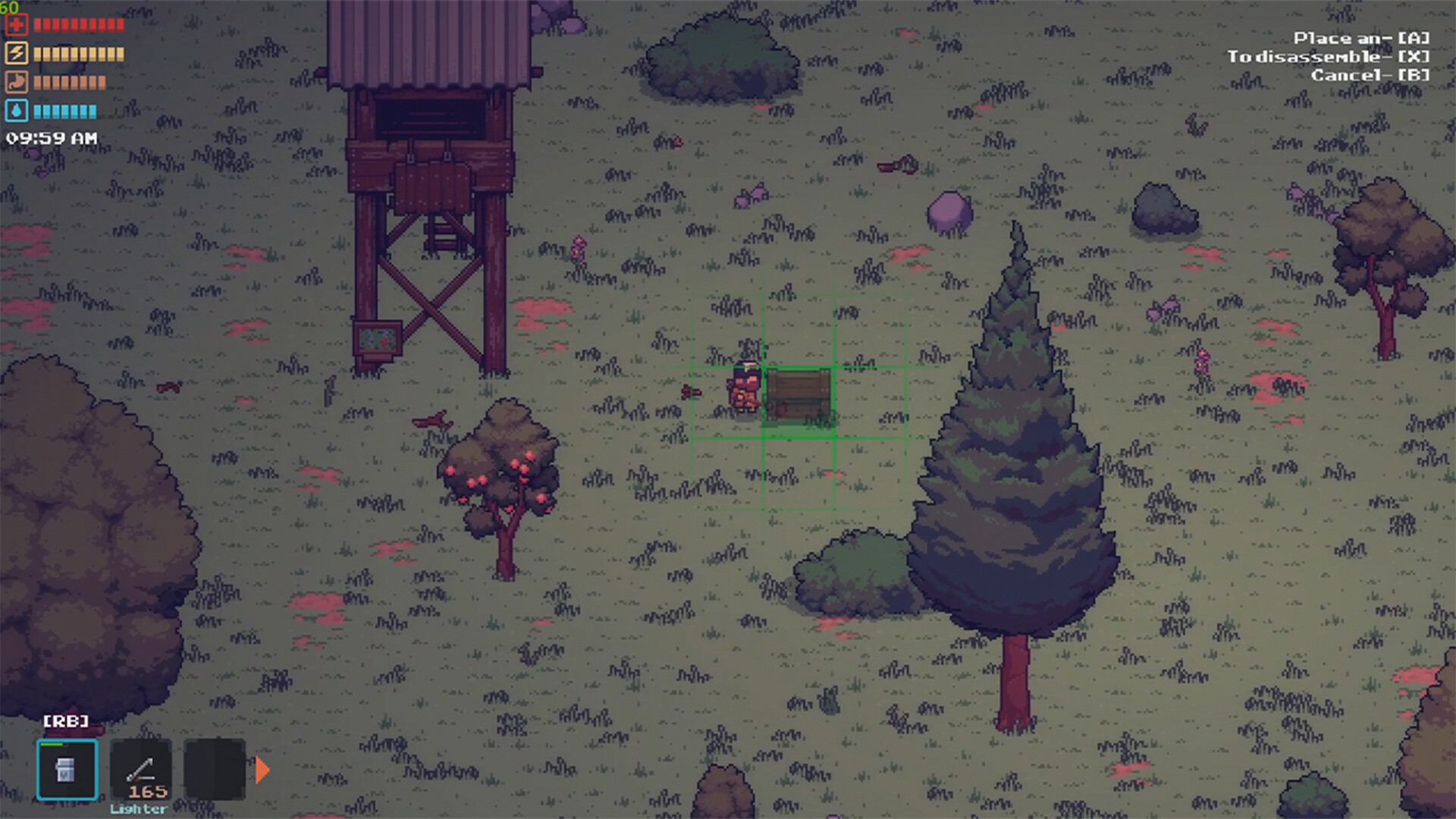Click the blue hydration droplet icon
Viewport: 1456px width, 819px height.
click(x=18, y=110)
